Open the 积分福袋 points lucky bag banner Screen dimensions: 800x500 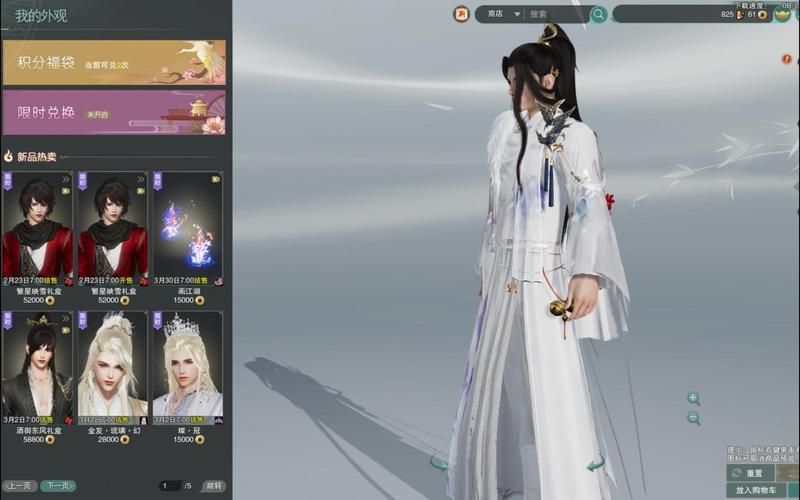(114, 62)
